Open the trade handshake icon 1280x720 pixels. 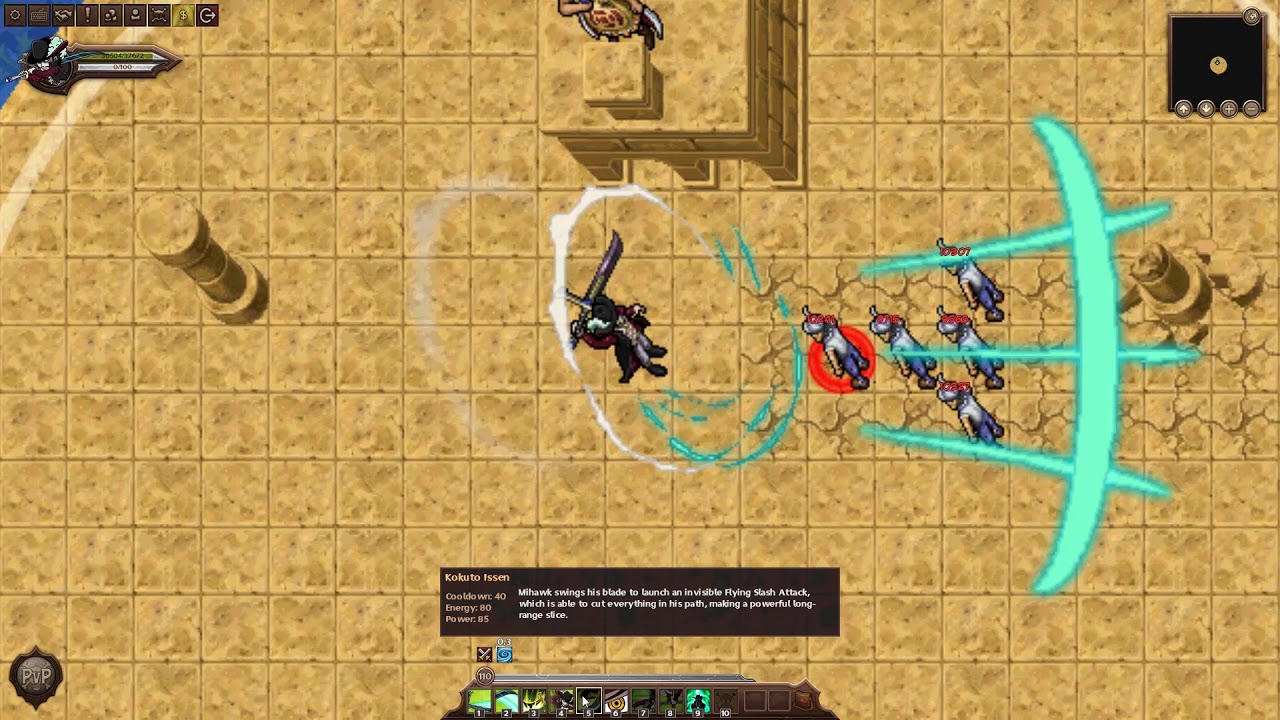pyautogui.click(x=62, y=15)
